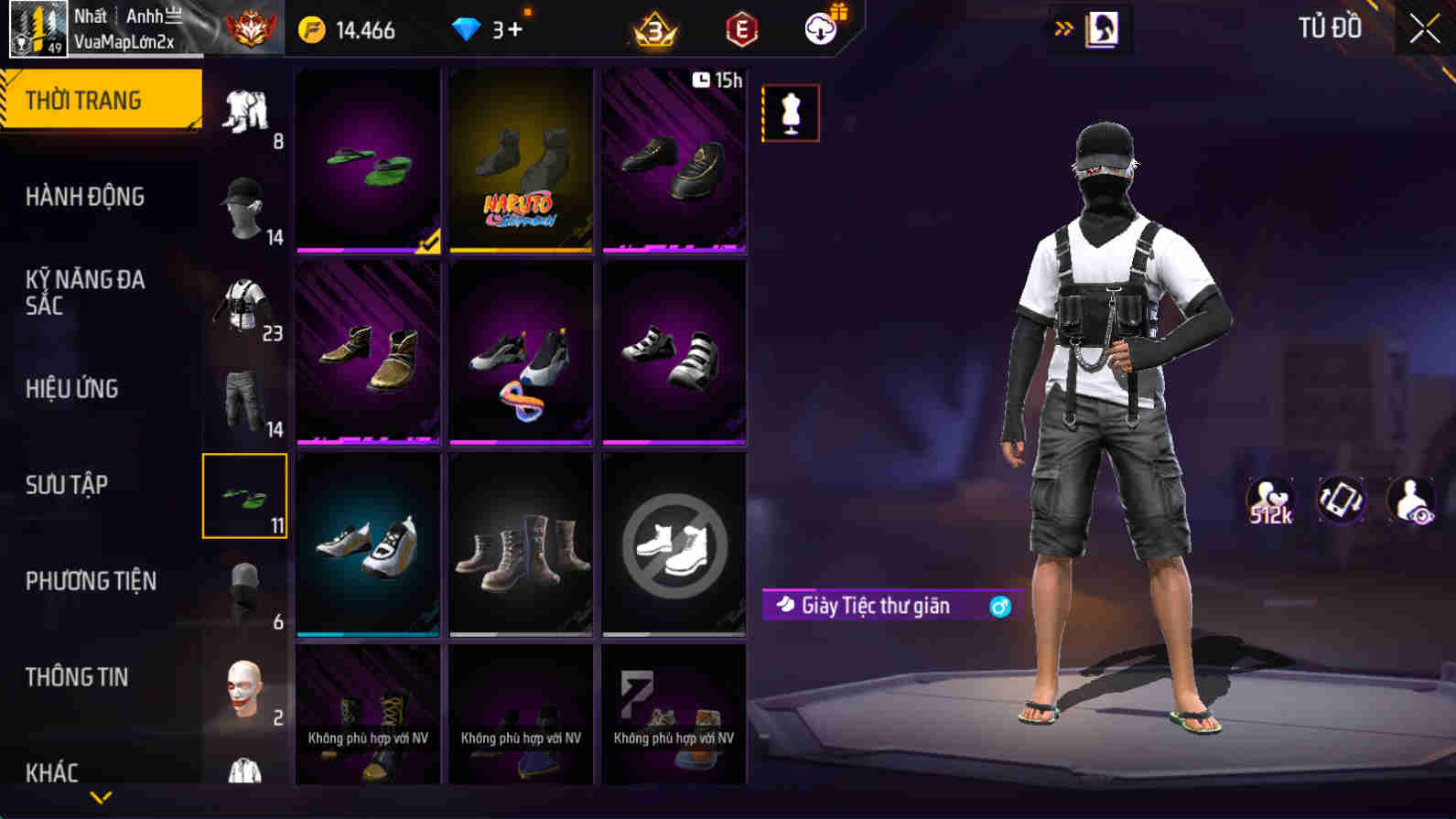This screenshot has height=819, width=1456.
Task: Click the double-arrow expander near the wardrobe icon
Action: (x=1063, y=27)
